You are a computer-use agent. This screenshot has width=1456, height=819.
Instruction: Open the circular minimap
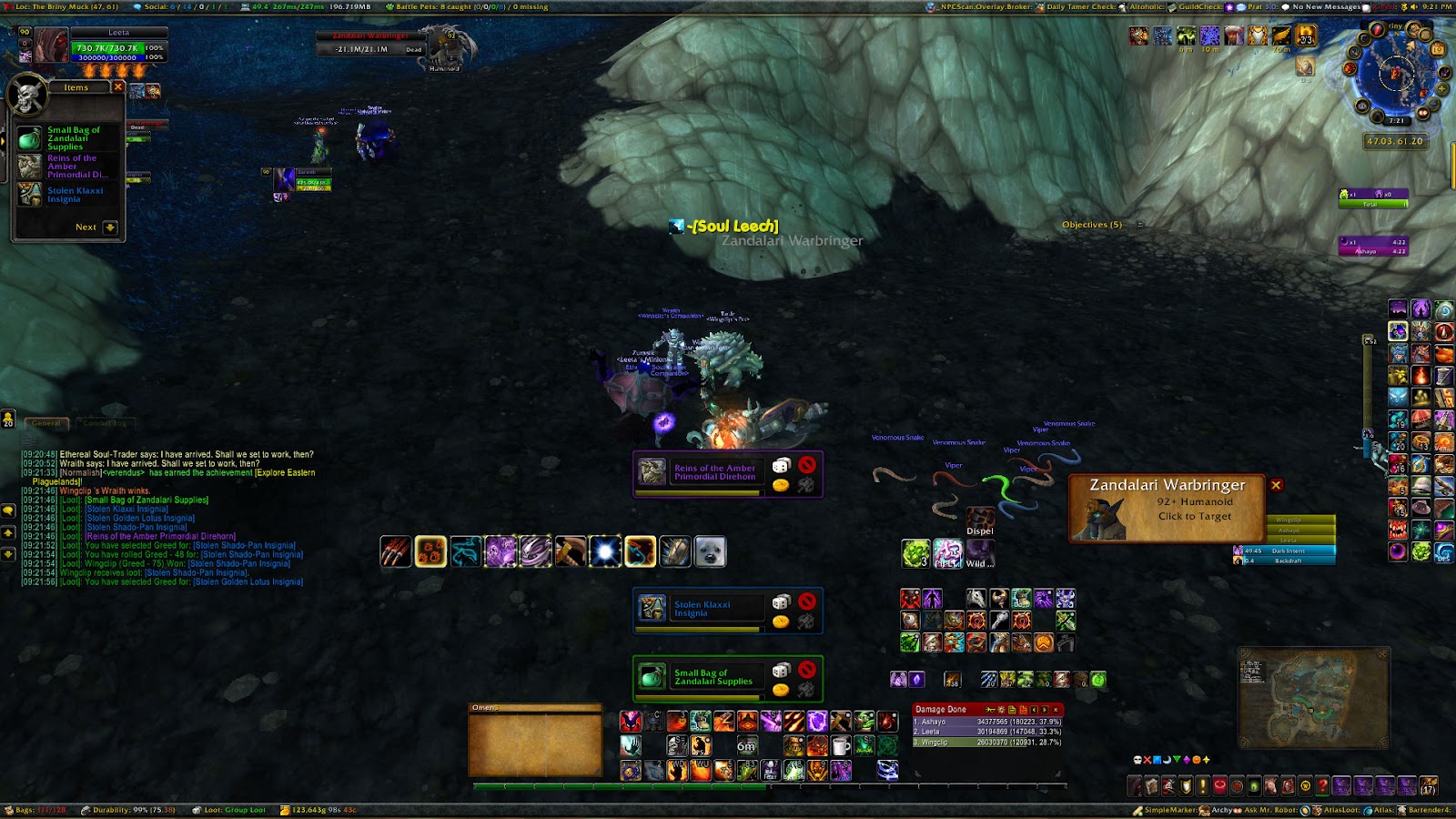click(x=1394, y=75)
